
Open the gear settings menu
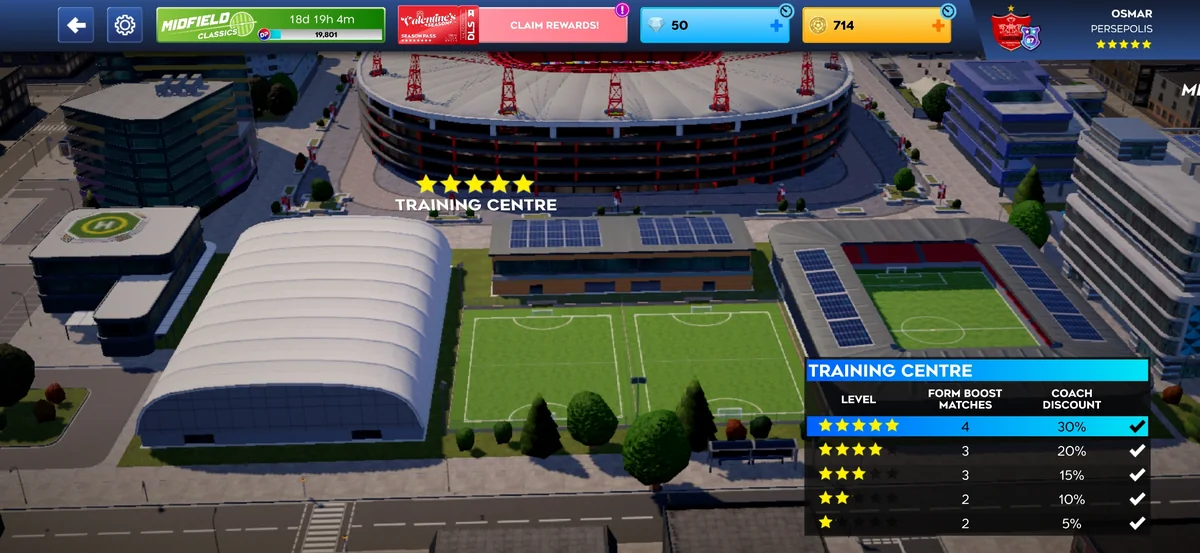125,25
